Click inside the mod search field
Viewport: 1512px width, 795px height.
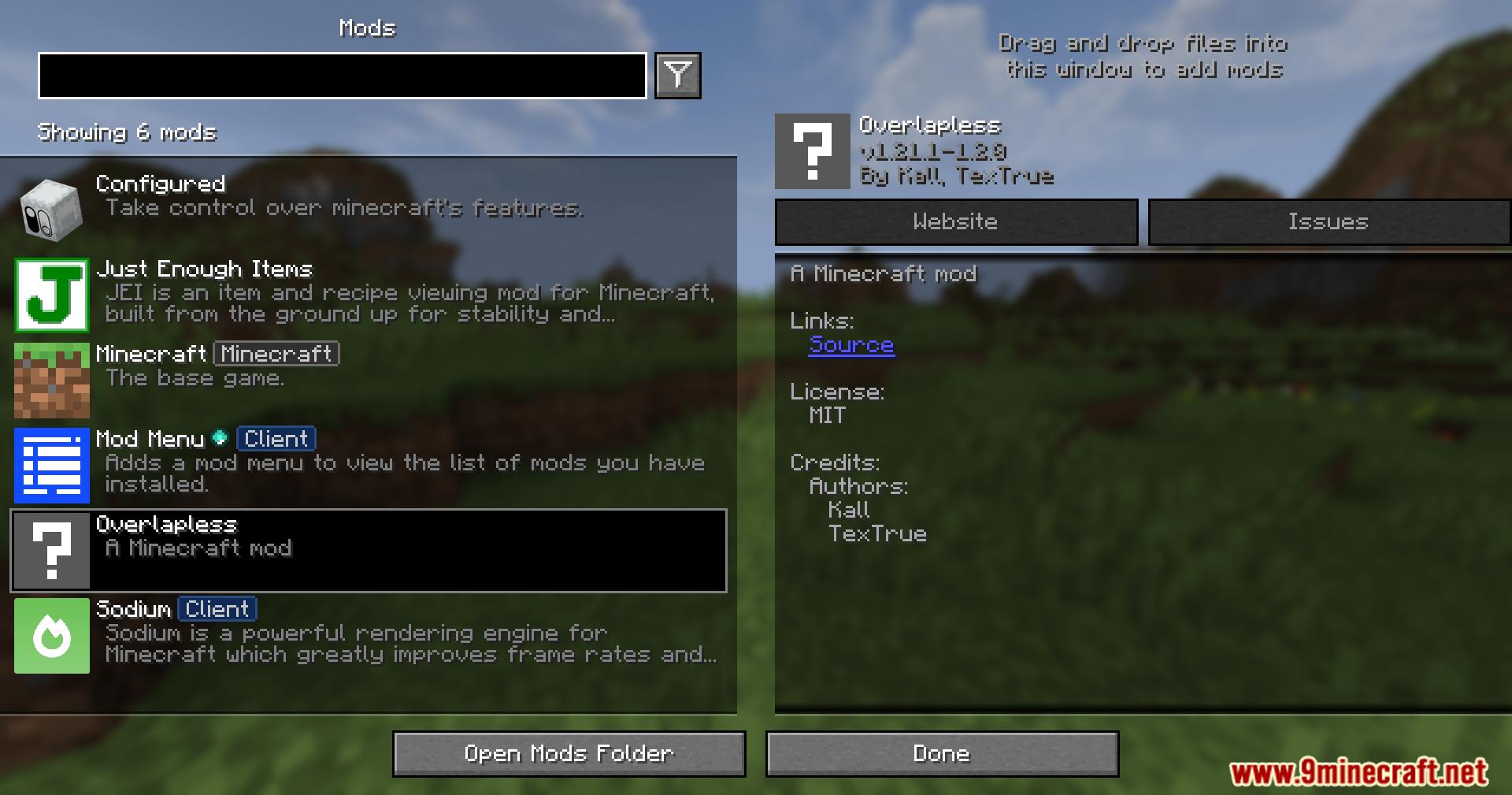click(344, 76)
